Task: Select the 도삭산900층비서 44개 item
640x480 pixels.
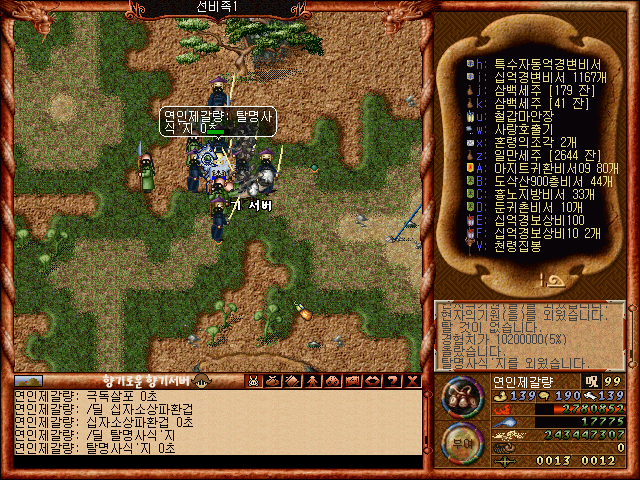Action: coord(545,180)
